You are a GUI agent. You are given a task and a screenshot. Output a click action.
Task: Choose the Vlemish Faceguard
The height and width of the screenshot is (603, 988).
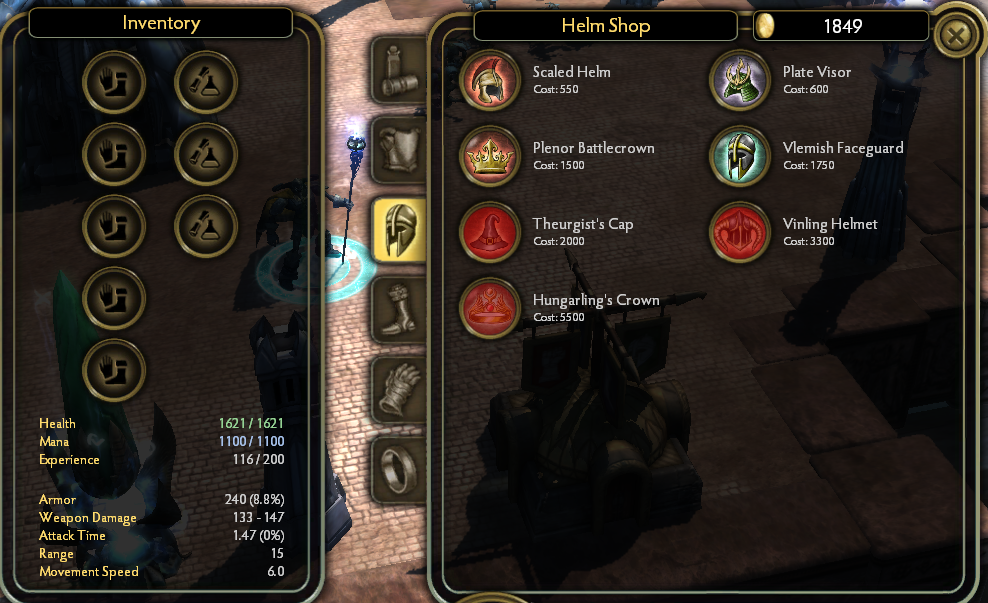point(740,155)
